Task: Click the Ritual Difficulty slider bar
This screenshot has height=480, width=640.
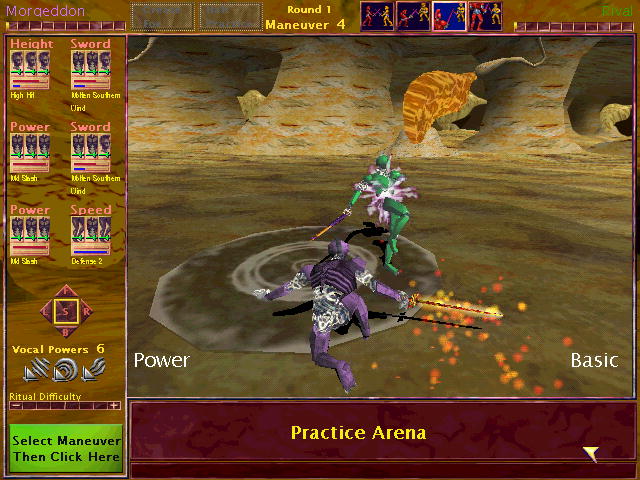Action: (x=64, y=405)
